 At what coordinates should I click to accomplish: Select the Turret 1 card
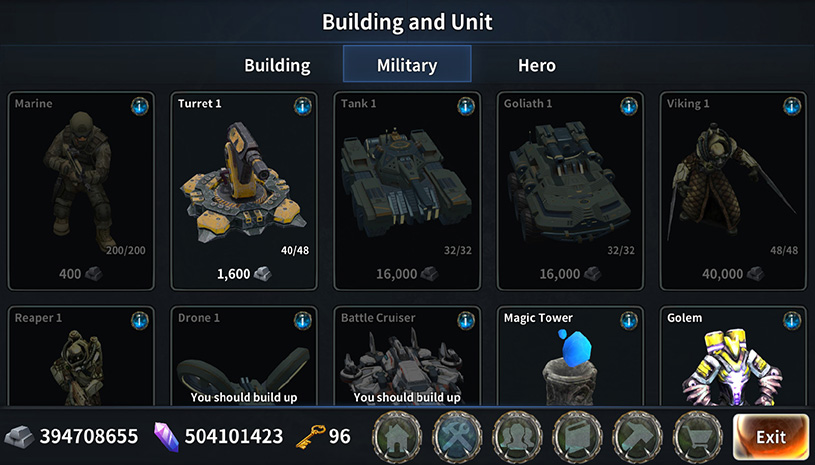tap(244, 190)
